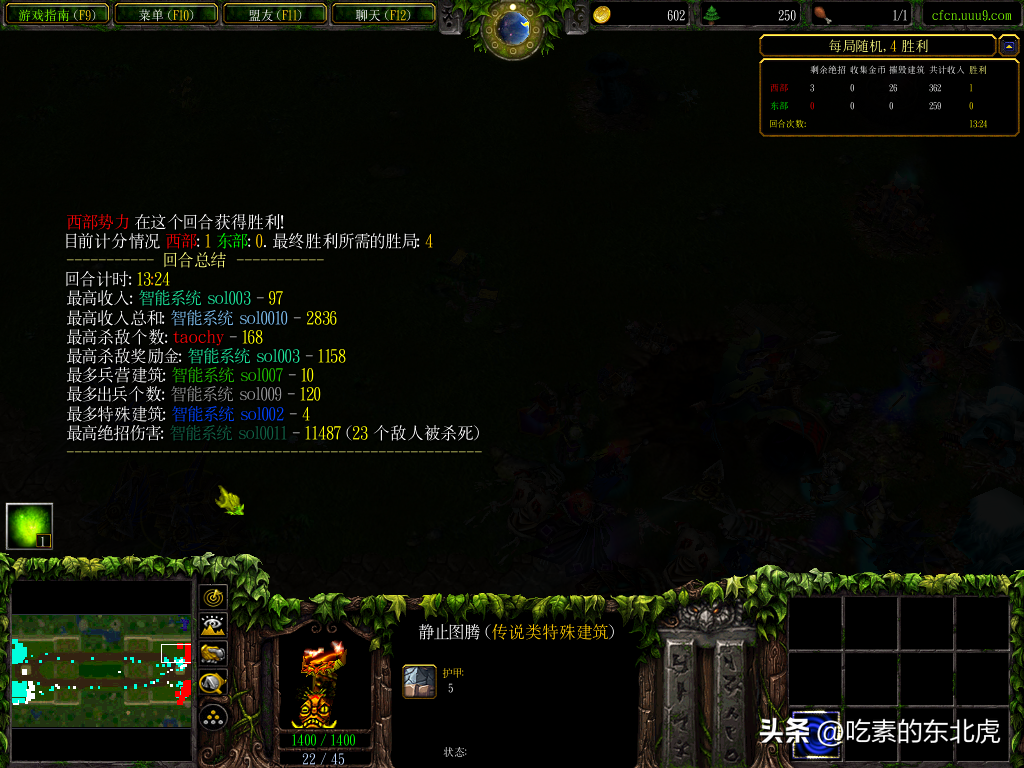Image resolution: width=1024 pixels, height=768 pixels.
Task: Open the 盟友 (F11) allies panel
Action: pos(275,15)
